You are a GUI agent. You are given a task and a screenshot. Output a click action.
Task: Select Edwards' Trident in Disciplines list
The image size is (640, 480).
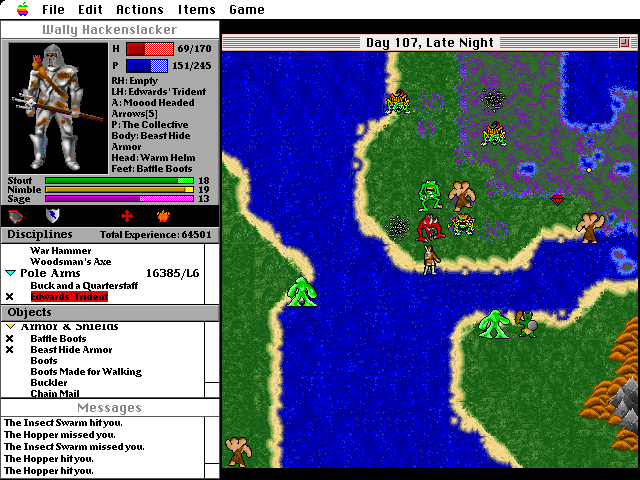click(x=68, y=297)
